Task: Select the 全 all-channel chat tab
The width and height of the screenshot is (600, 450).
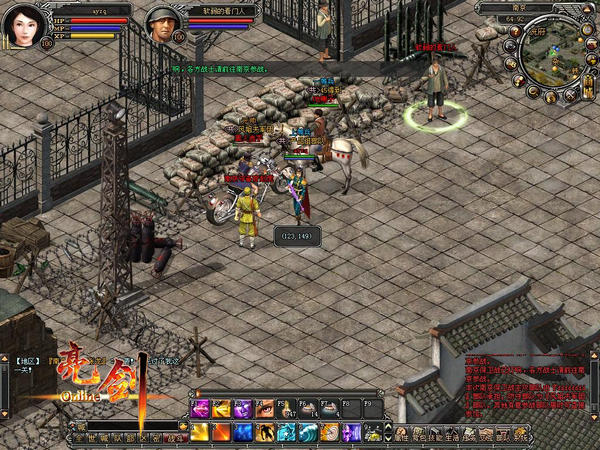Action: pos(76,438)
